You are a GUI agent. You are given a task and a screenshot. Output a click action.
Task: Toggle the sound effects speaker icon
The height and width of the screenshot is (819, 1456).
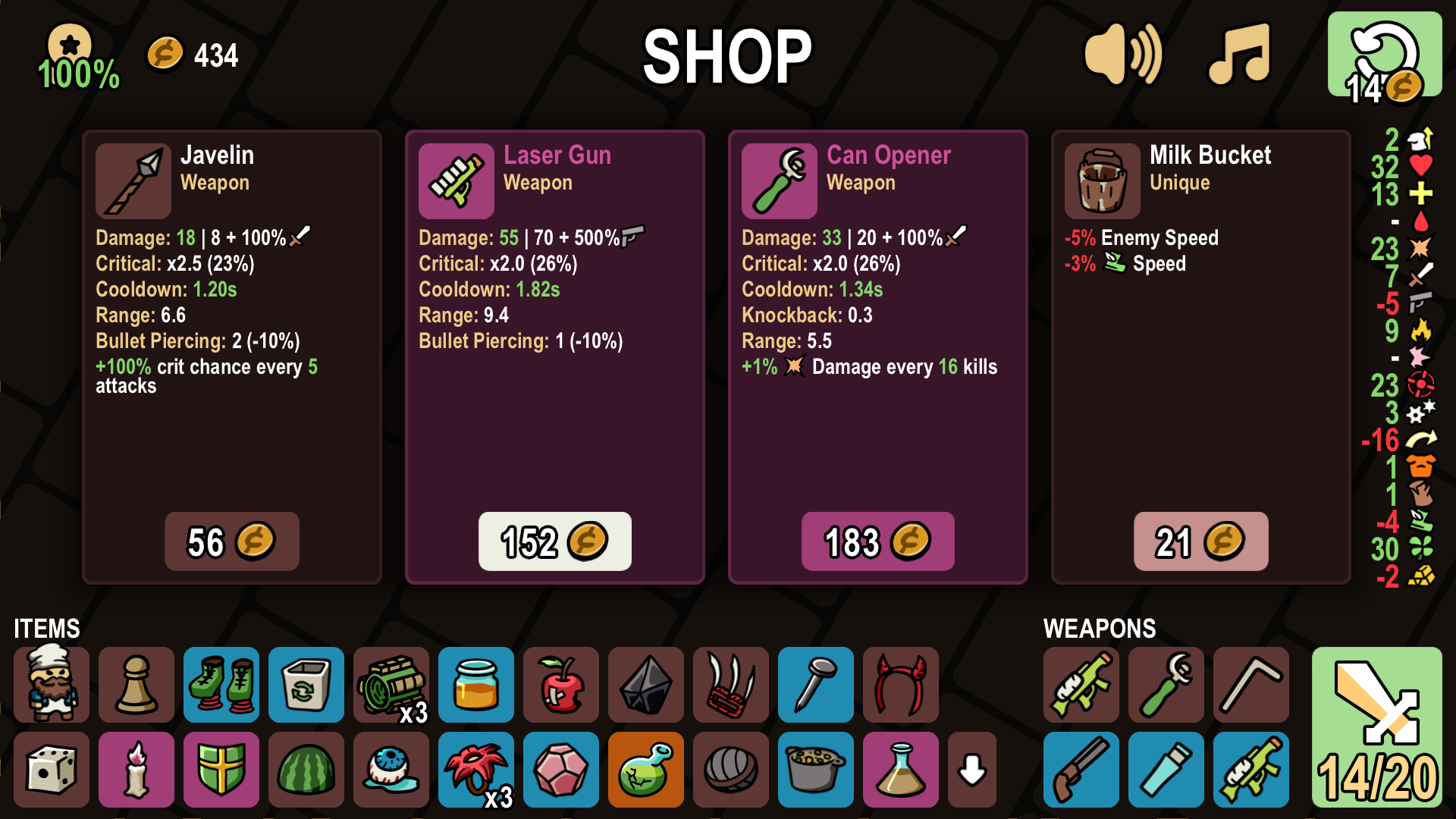pos(1122,55)
